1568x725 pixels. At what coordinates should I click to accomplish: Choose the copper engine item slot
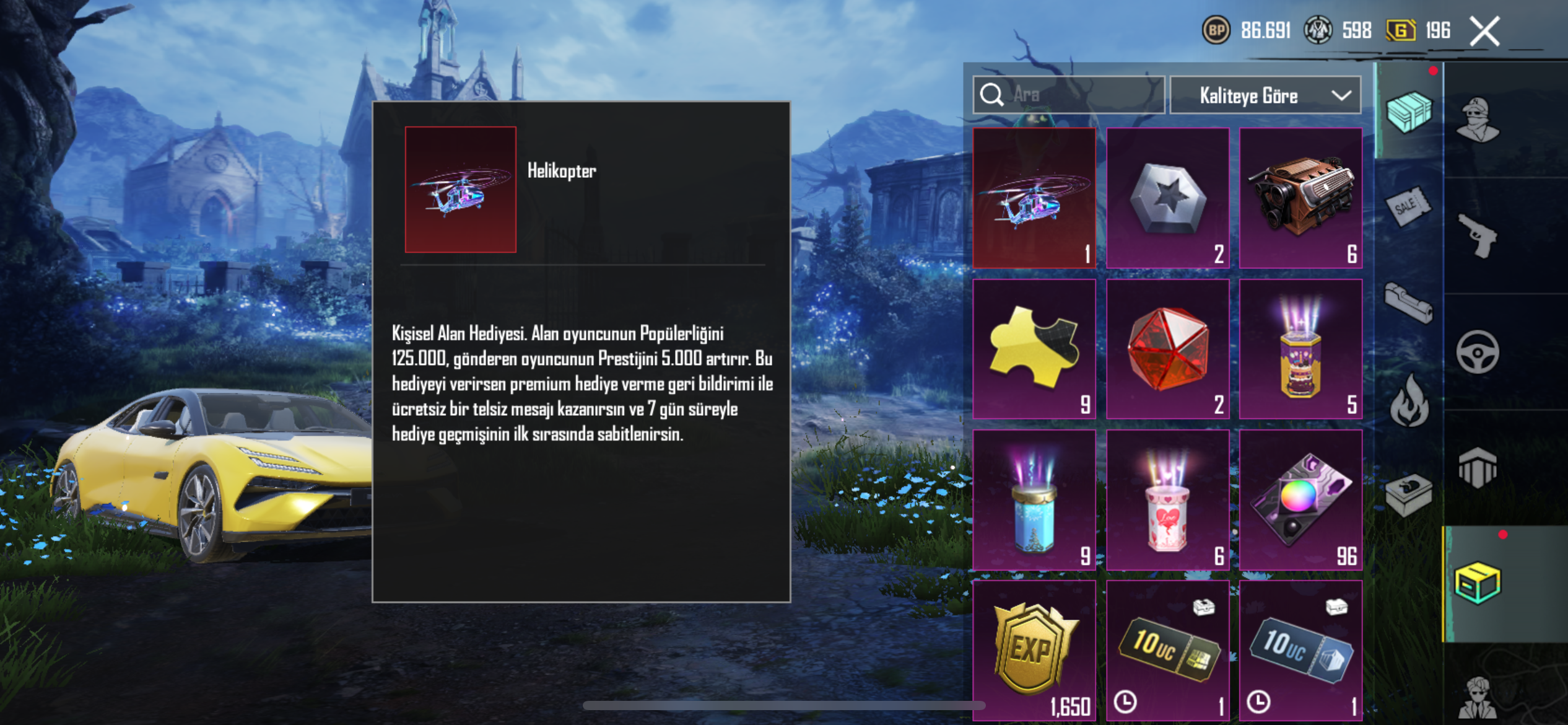(1300, 198)
